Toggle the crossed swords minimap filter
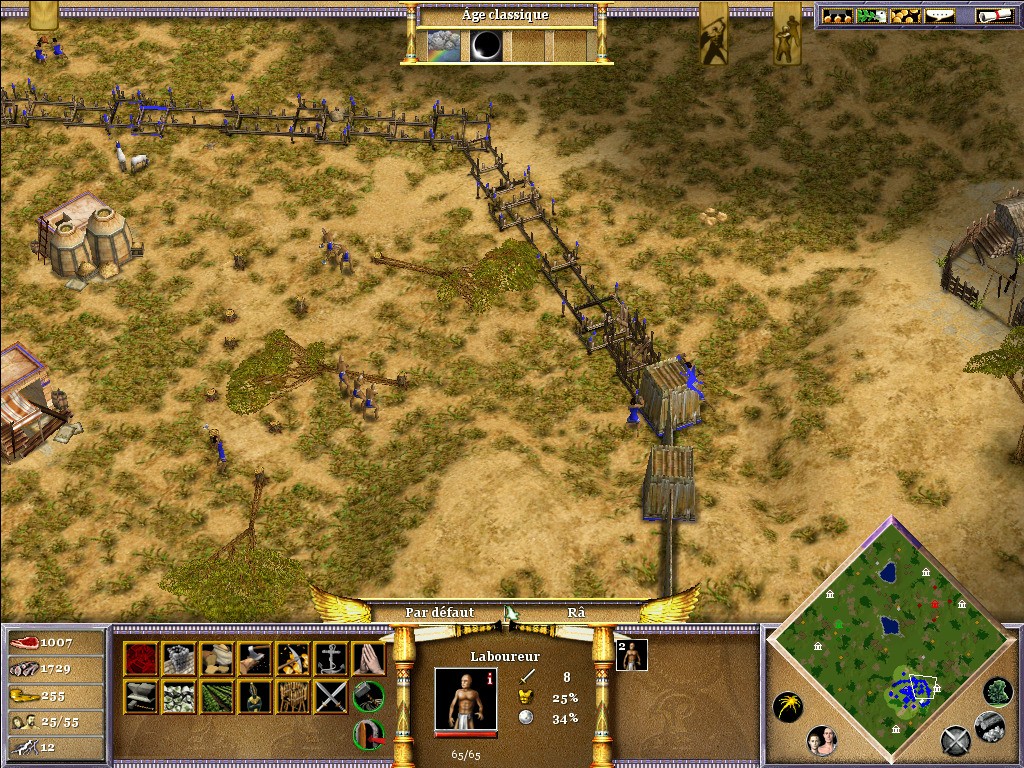This screenshot has height=768, width=1024. point(956,741)
